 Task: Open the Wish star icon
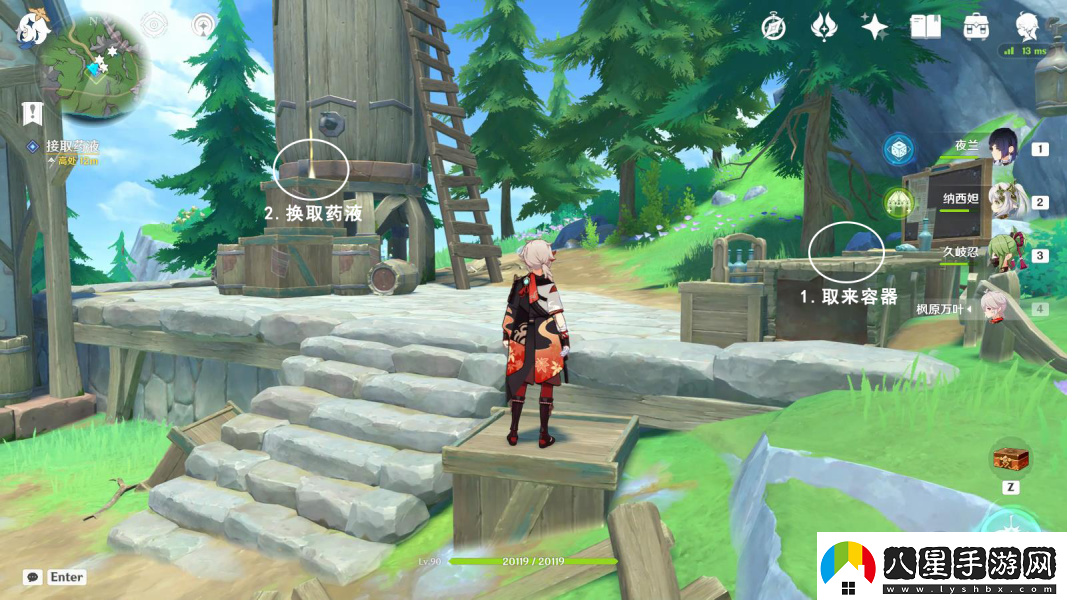pyautogui.click(x=874, y=26)
